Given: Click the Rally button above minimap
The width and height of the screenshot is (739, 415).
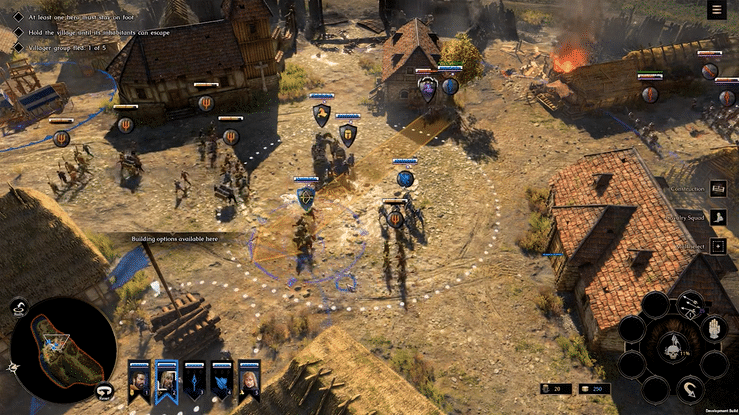Looking at the screenshot, I should tap(19, 309).
